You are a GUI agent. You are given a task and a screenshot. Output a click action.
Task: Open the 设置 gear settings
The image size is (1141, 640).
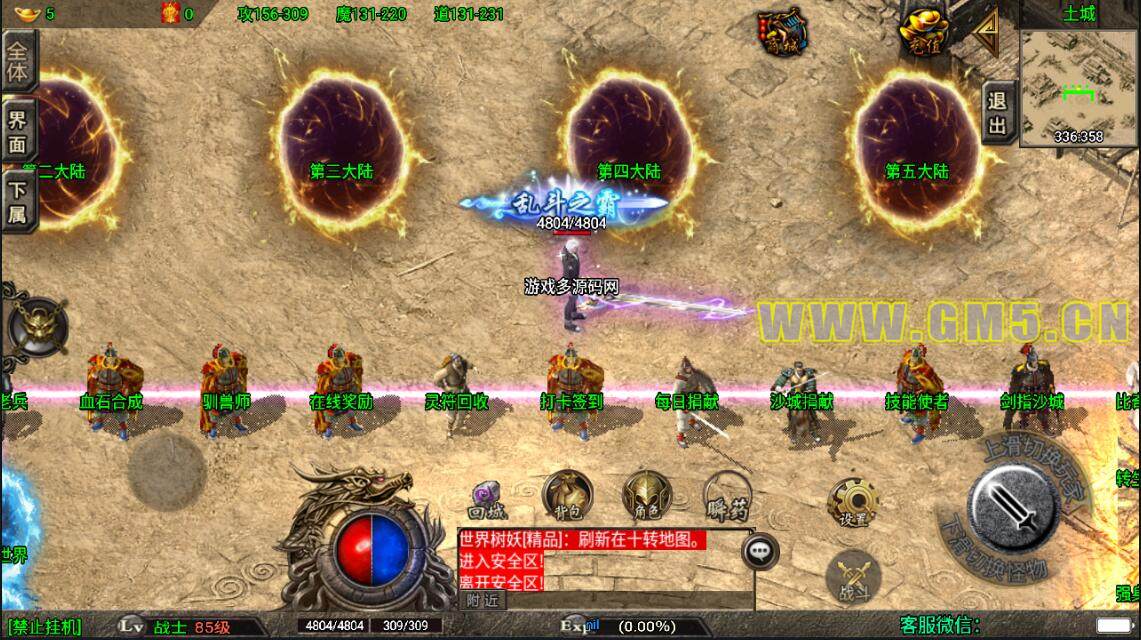(x=853, y=504)
